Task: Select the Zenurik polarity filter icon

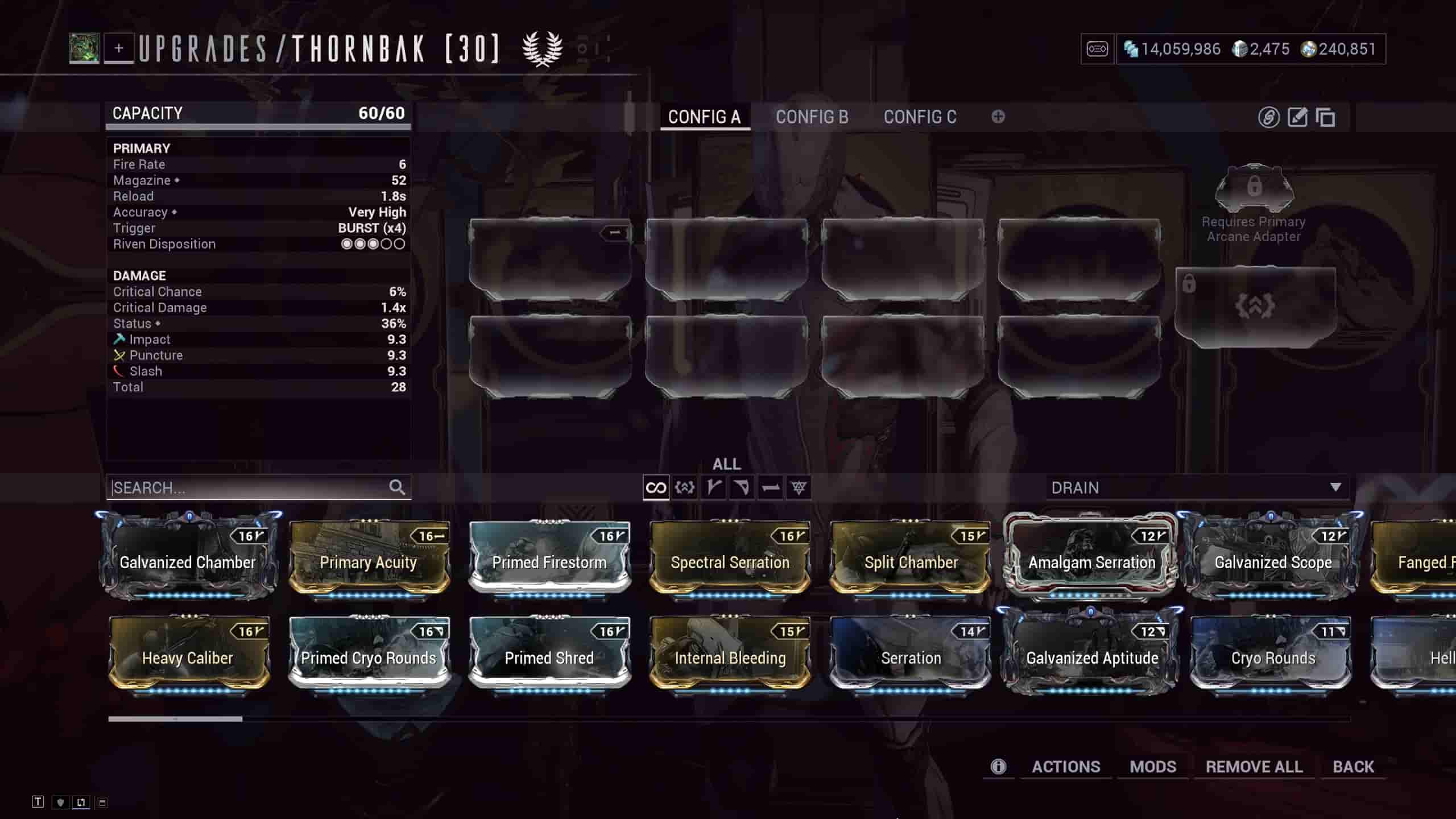Action: [x=799, y=487]
